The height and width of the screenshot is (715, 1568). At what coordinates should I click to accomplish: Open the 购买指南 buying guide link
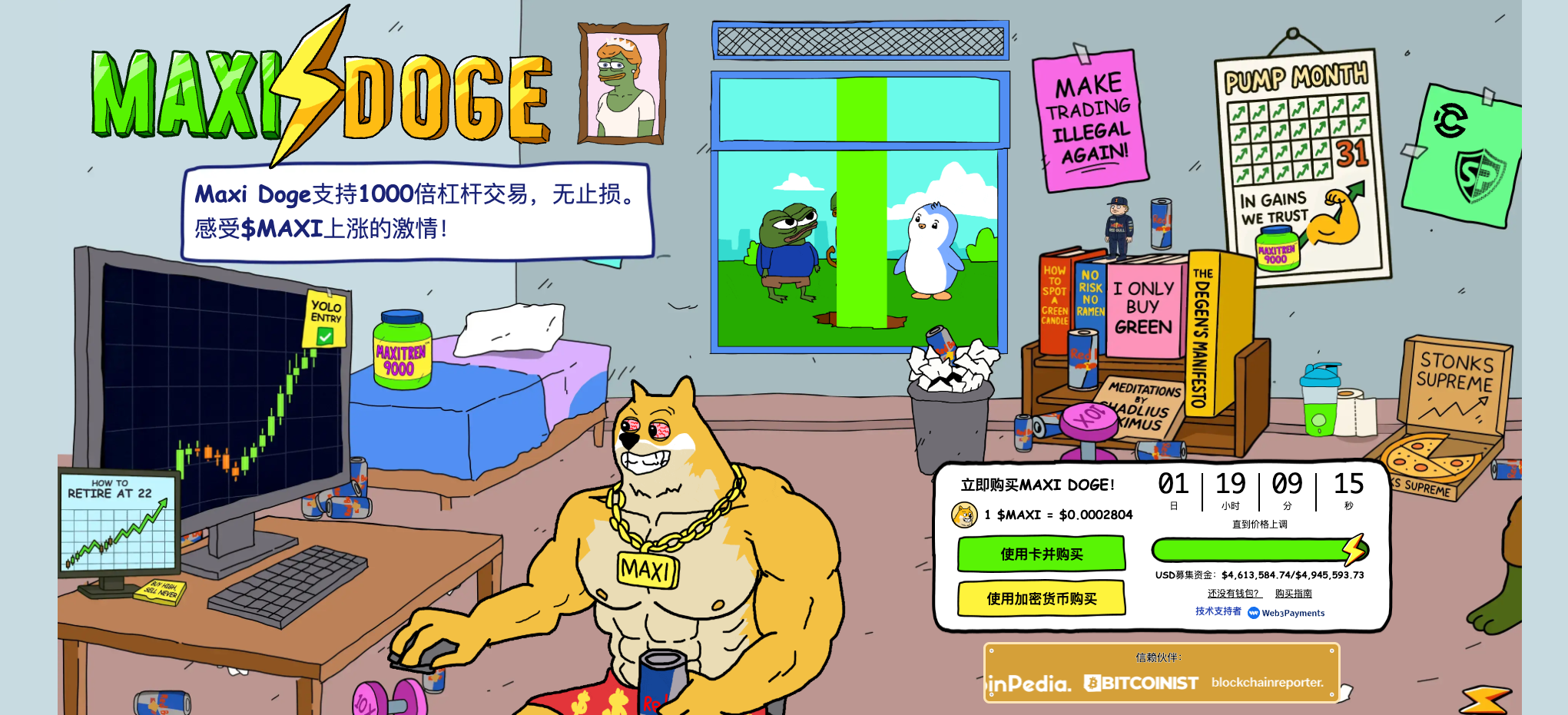1293,594
